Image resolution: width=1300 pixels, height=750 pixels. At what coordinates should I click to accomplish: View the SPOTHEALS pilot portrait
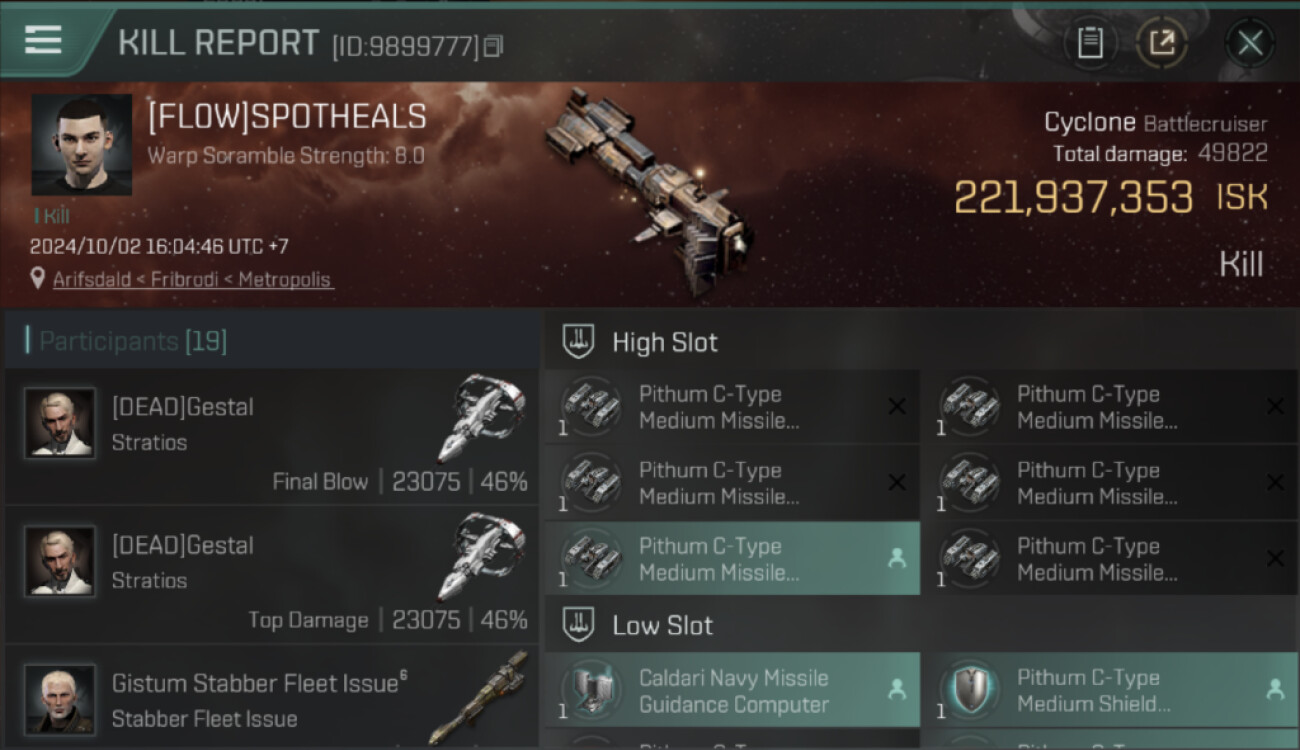point(81,144)
